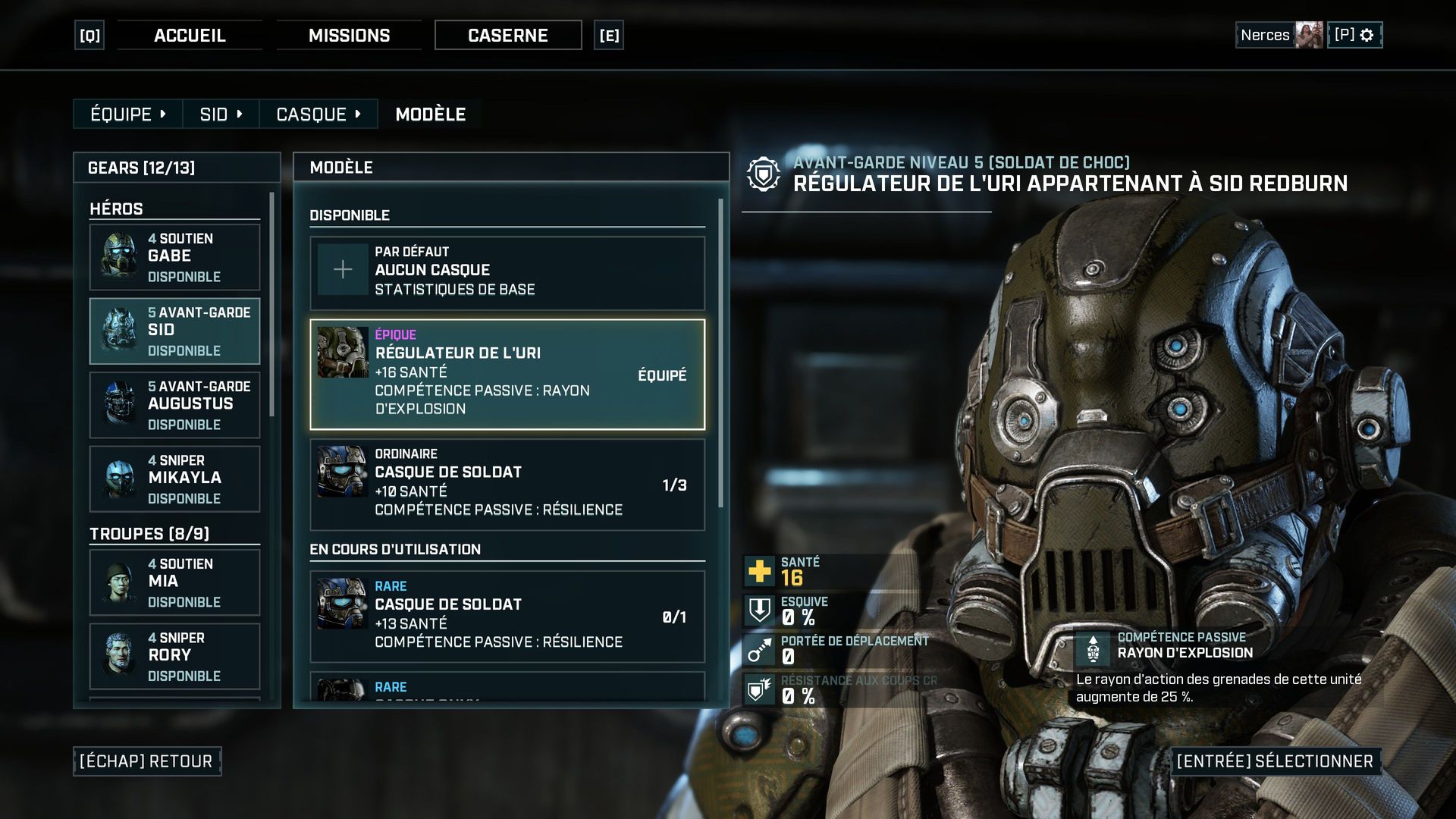Screen dimensions: 1456x819
Task: Pick trooper Mia from Troupes
Action: tap(174, 582)
